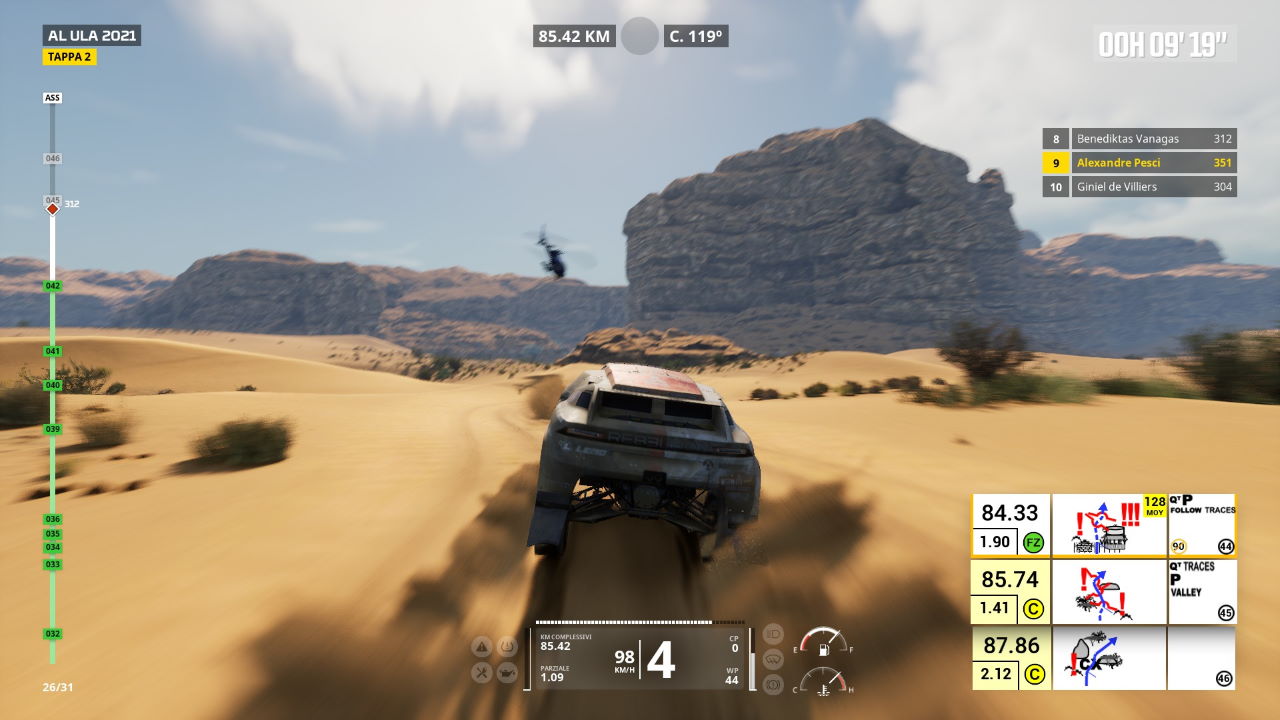Click the hazard warning triangle icon

click(x=481, y=647)
